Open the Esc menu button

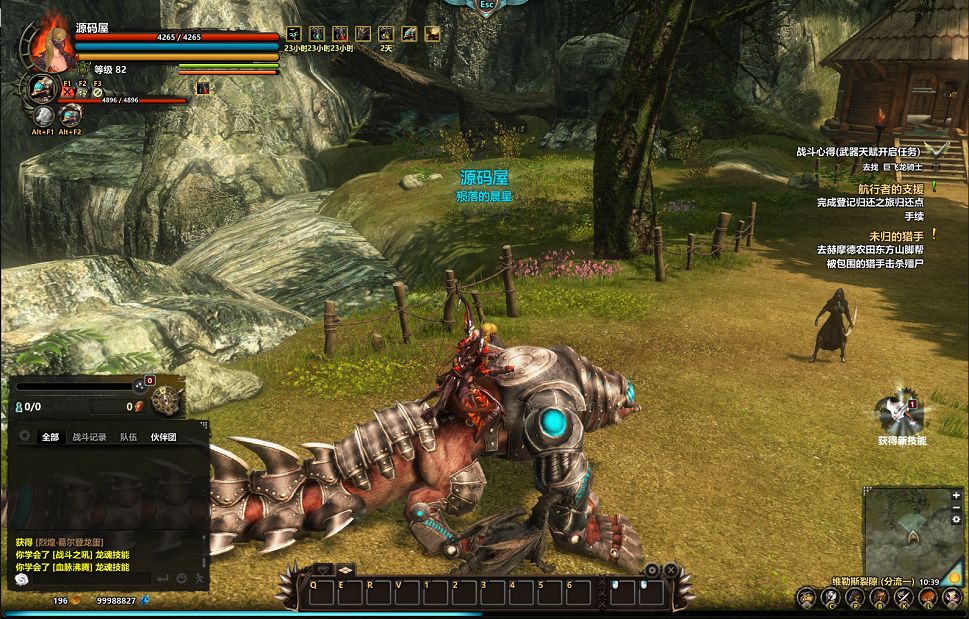point(485,6)
